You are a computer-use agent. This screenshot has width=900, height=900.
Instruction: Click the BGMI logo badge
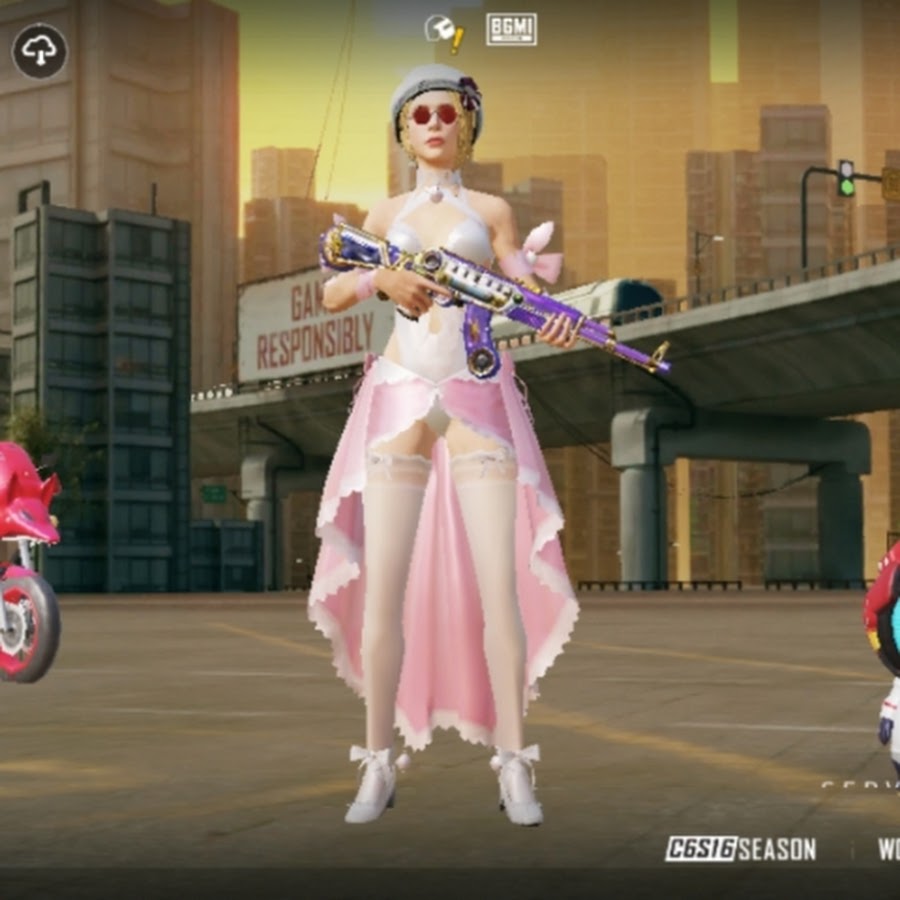[x=511, y=30]
